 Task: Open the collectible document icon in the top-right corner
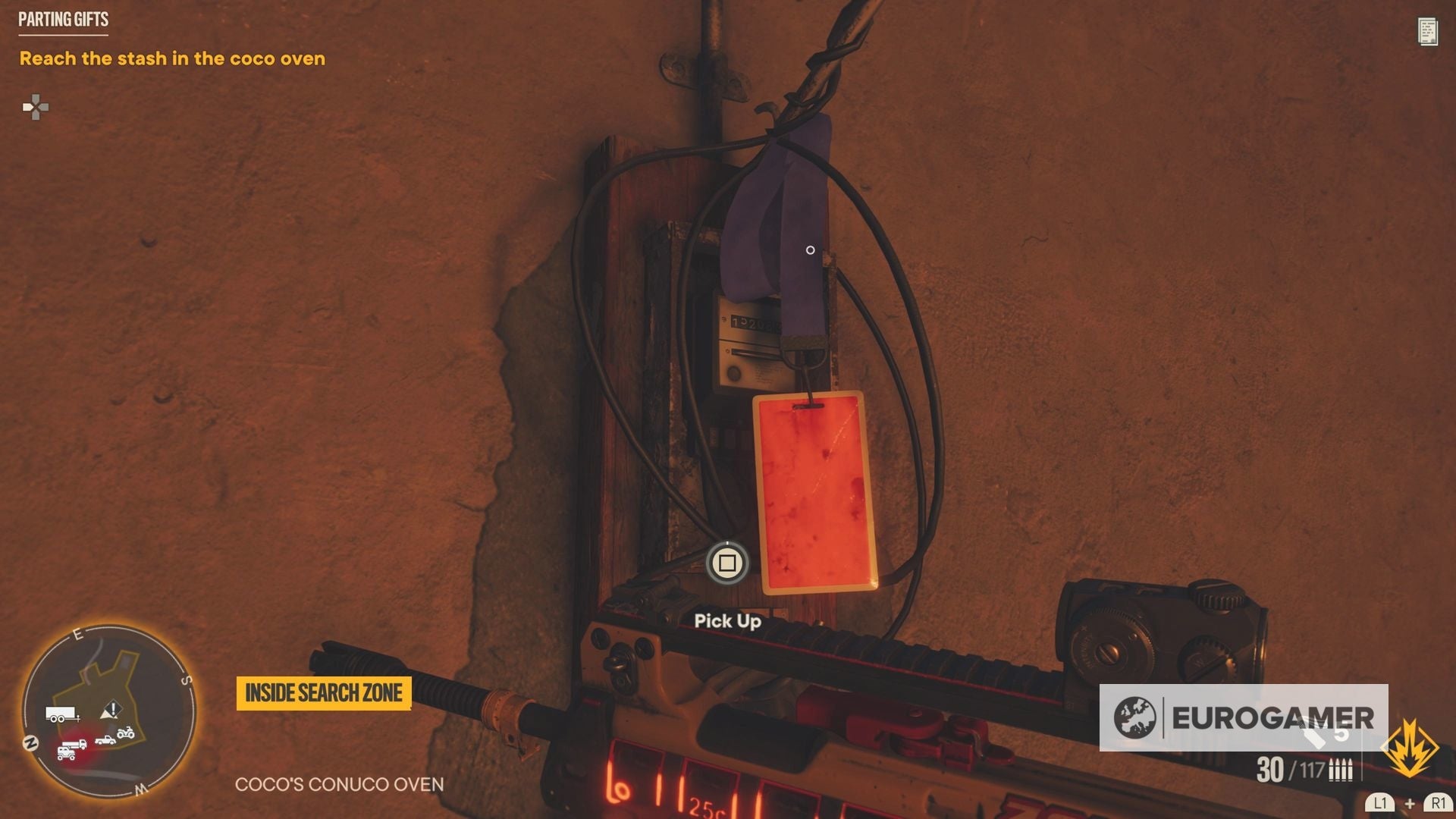1429,32
